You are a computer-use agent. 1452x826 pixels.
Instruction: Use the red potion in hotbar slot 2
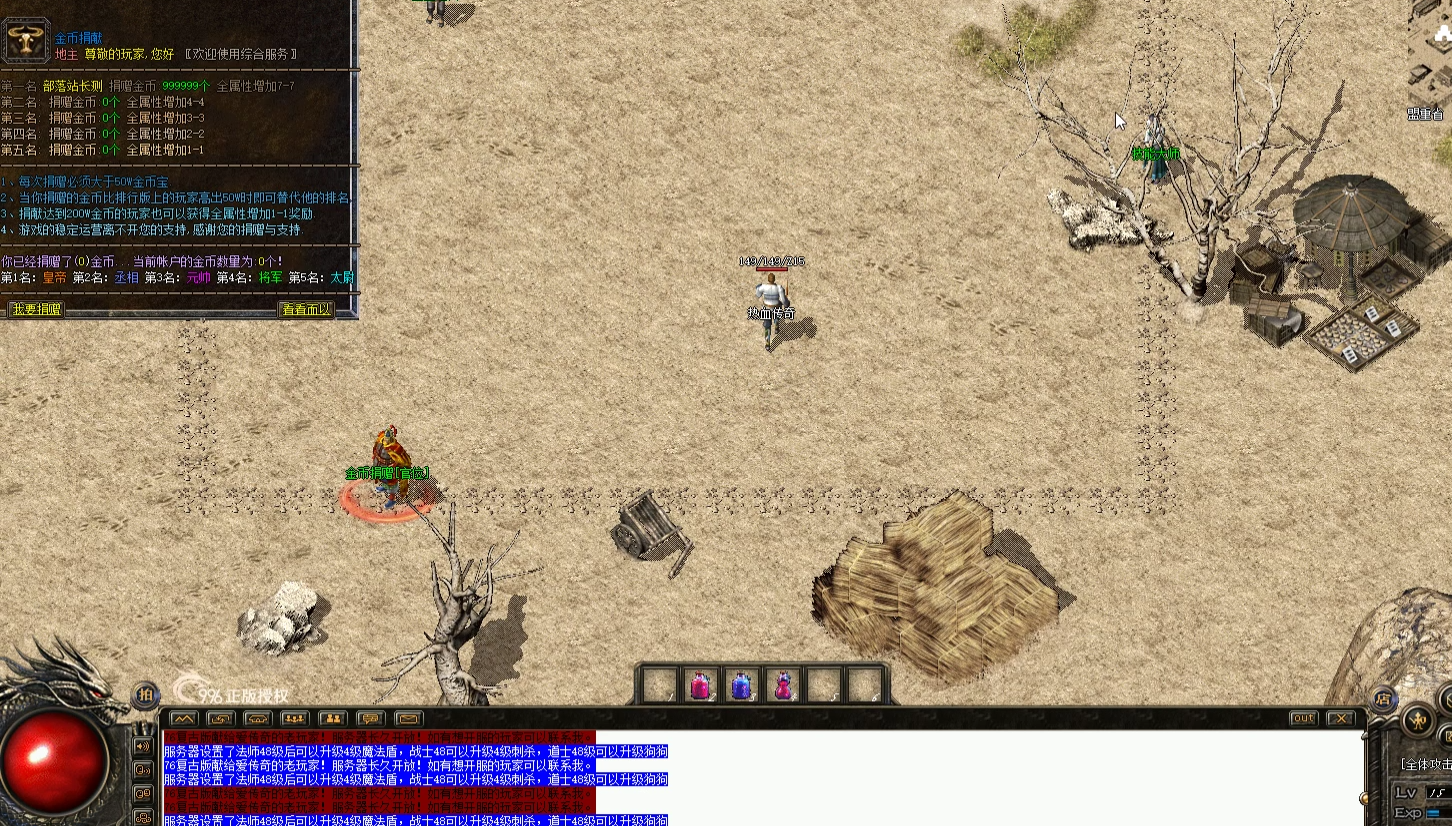point(700,686)
